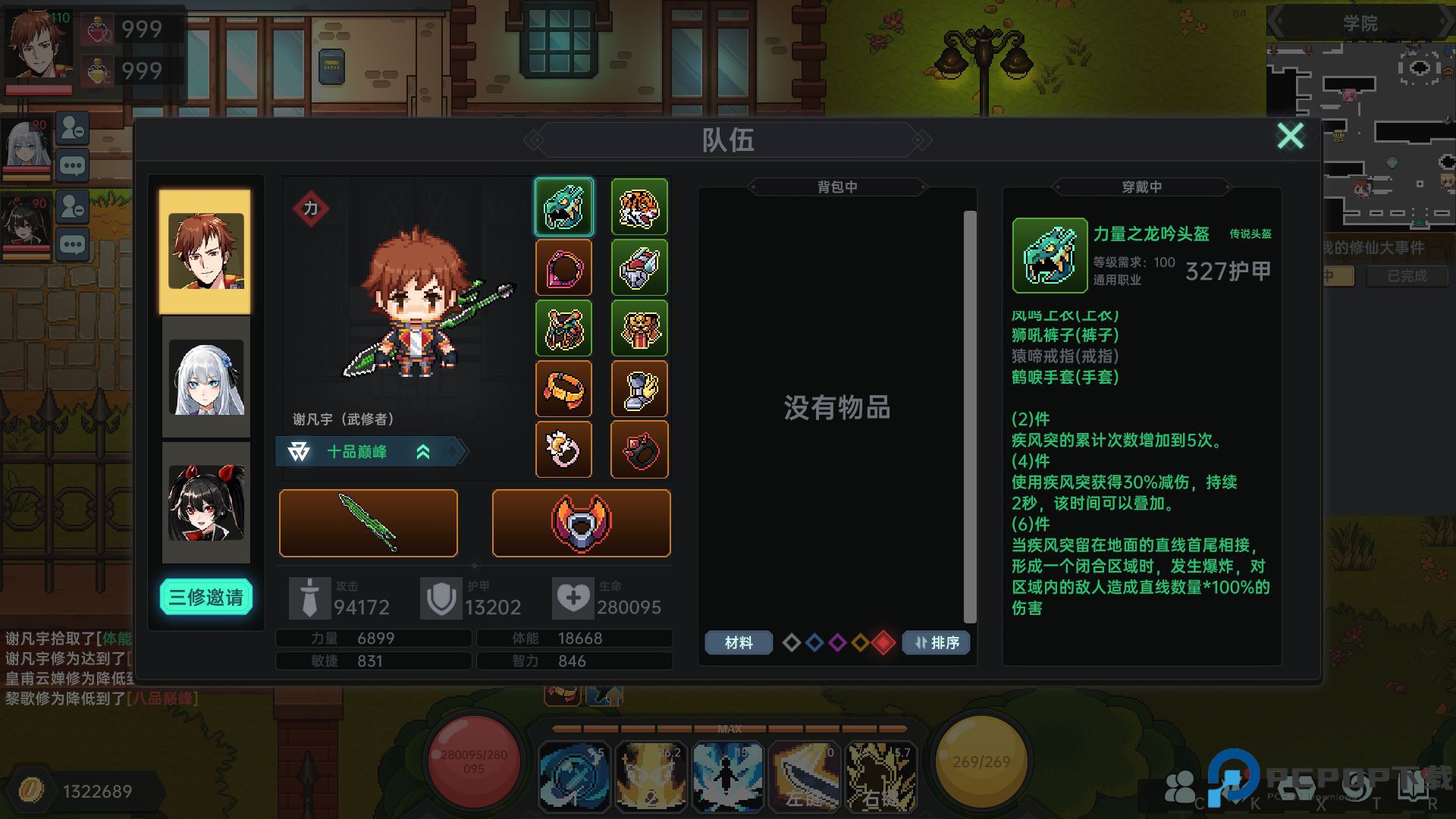
Task: Select the 左键 slash skill icon
Action: [x=804, y=776]
